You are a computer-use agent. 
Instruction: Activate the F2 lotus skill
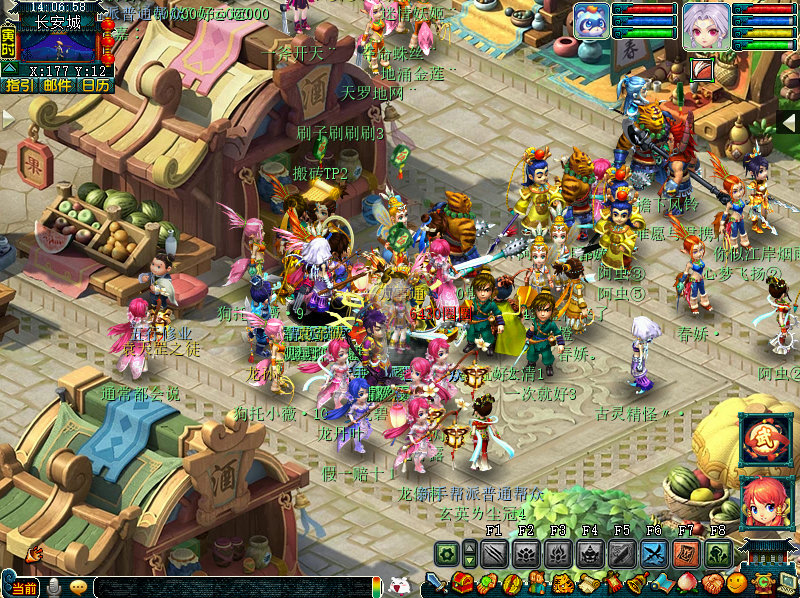pos(526,554)
